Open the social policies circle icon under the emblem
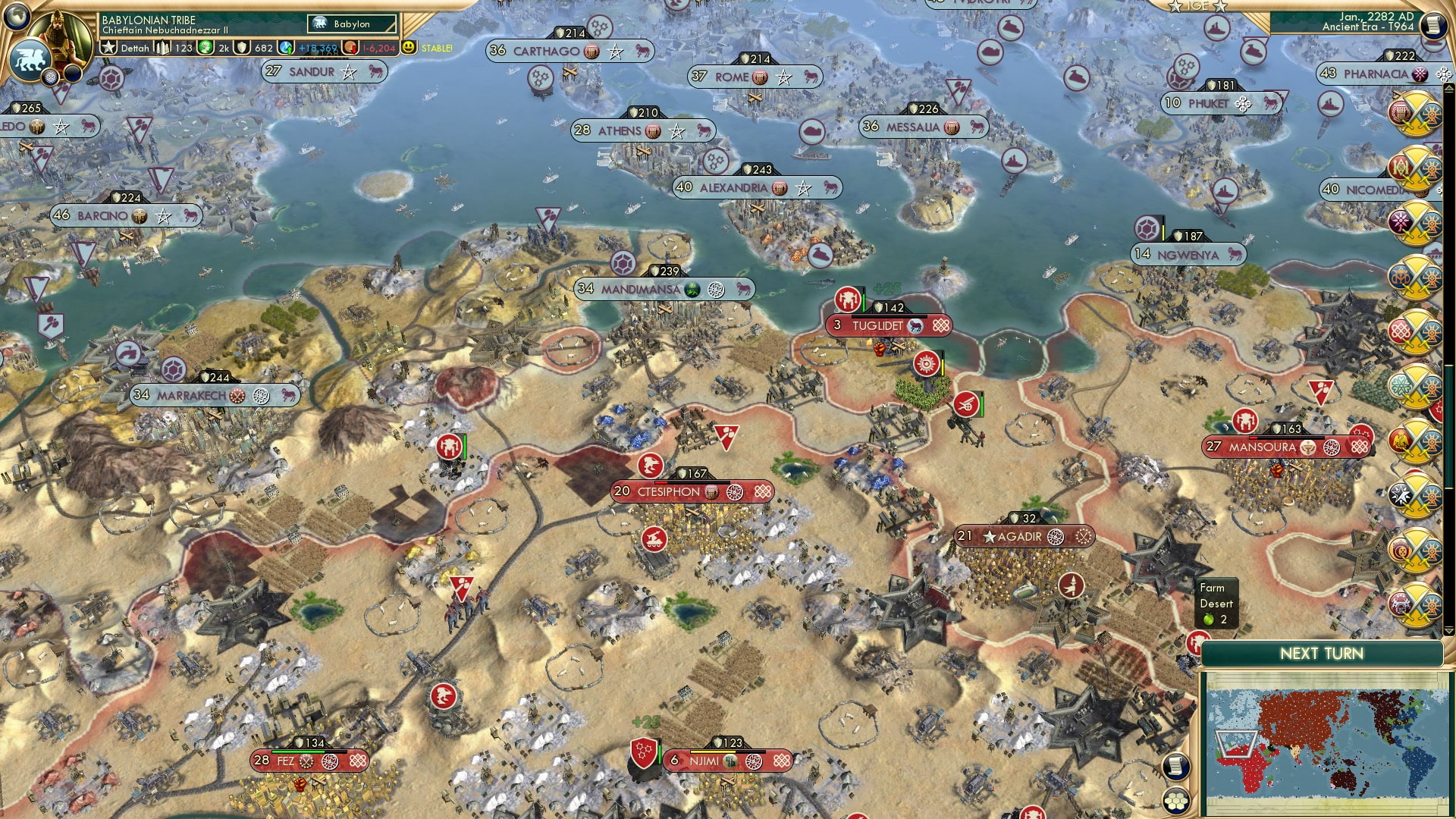This screenshot has height=819, width=1456. [50, 78]
